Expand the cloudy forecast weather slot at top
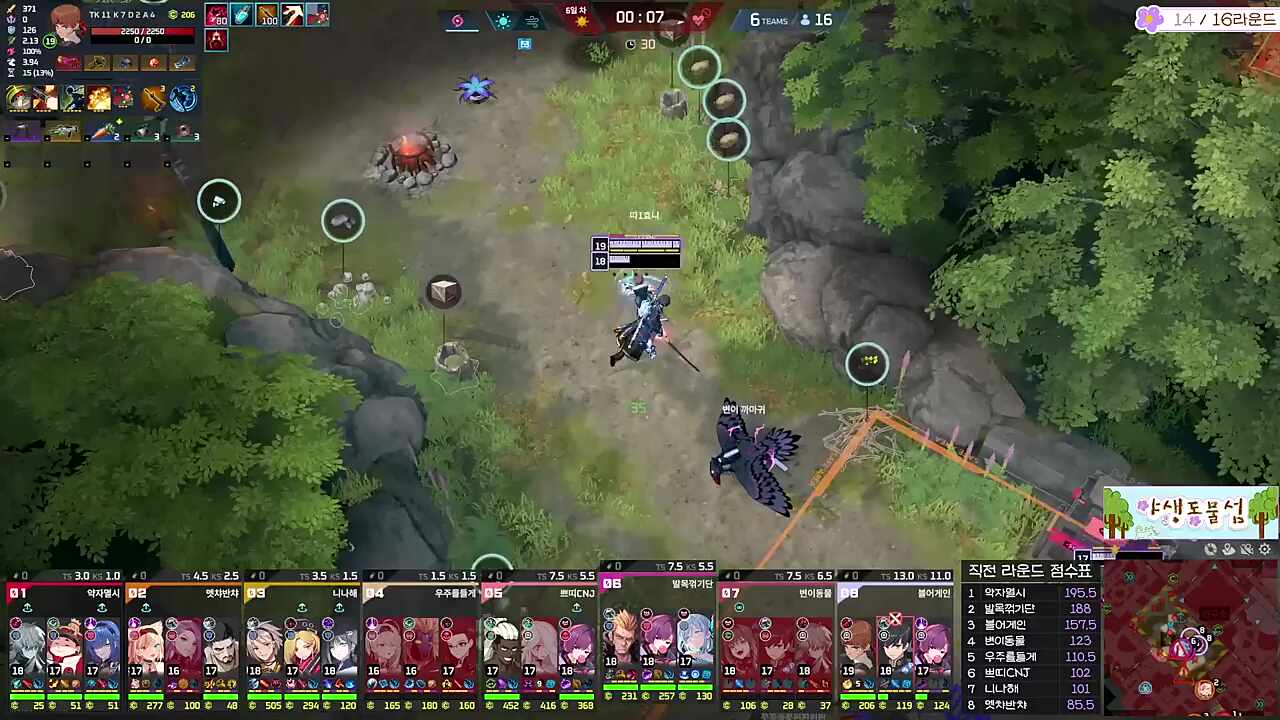The image size is (1280, 720). [x=534, y=20]
